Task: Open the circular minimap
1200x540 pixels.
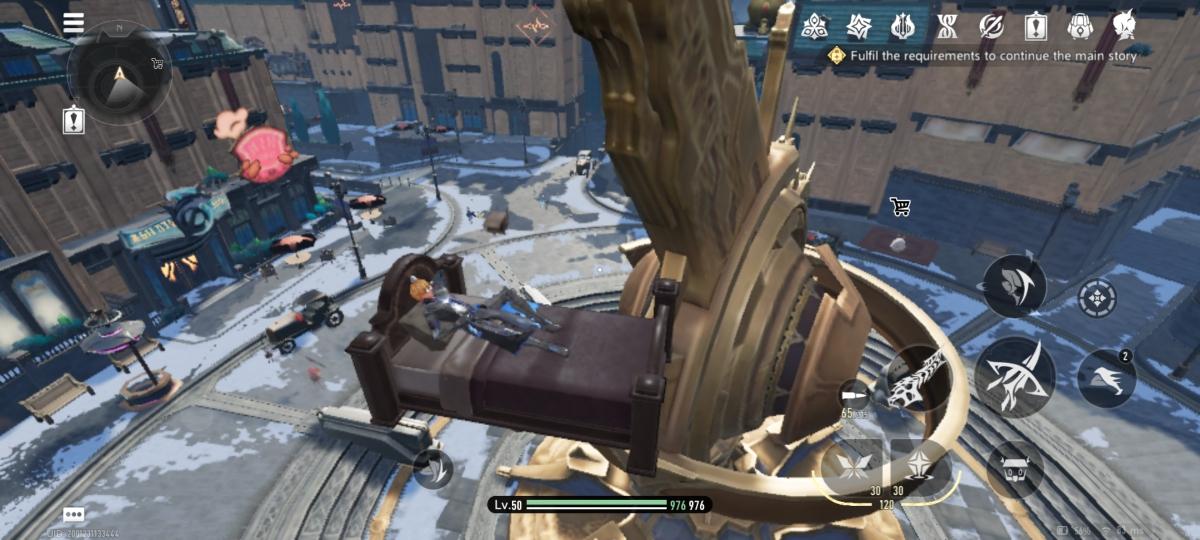Action: tap(119, 73)
